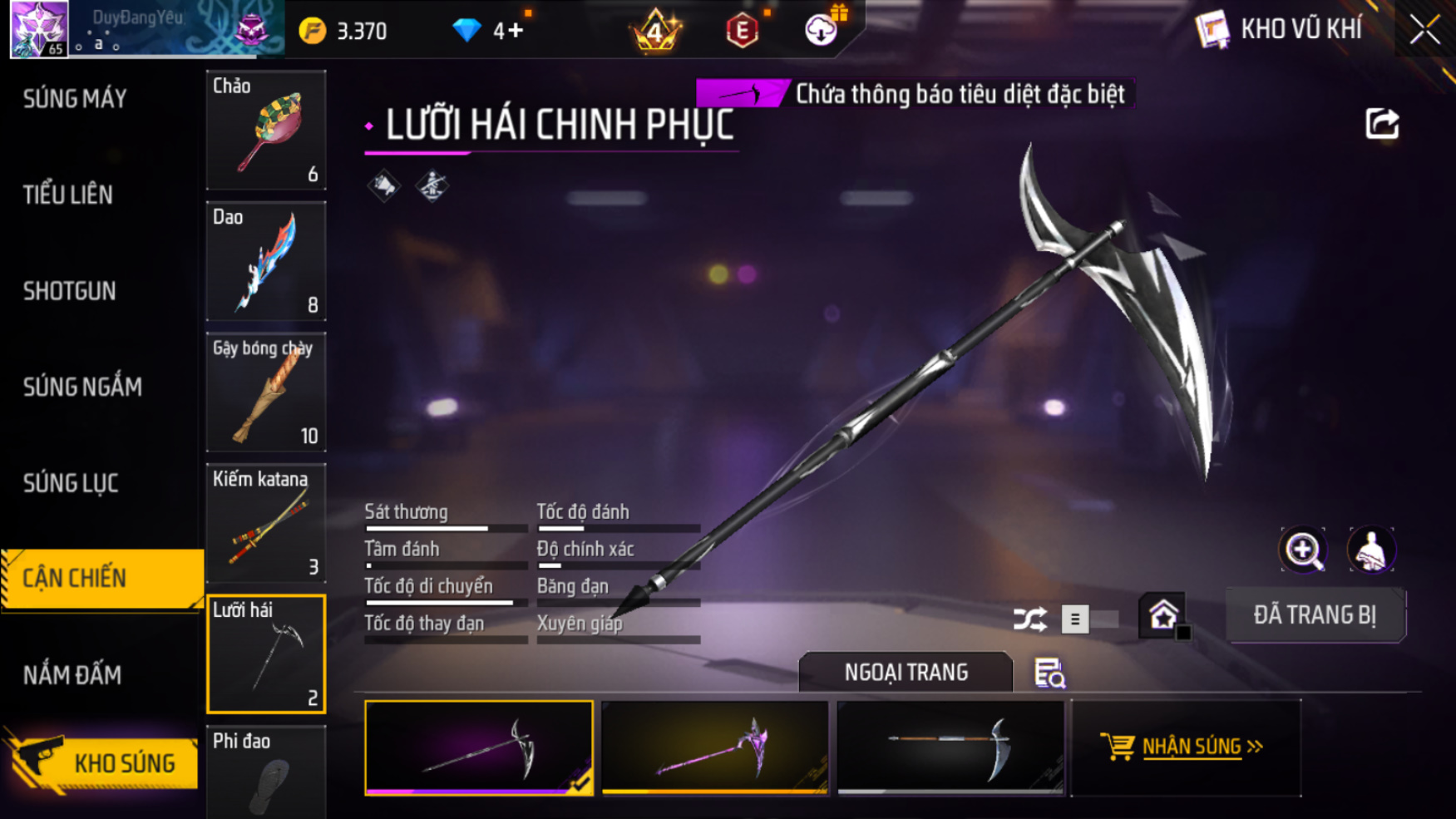
Task: Select the Chảo weapon tile
Action: (x=266, y=130)
